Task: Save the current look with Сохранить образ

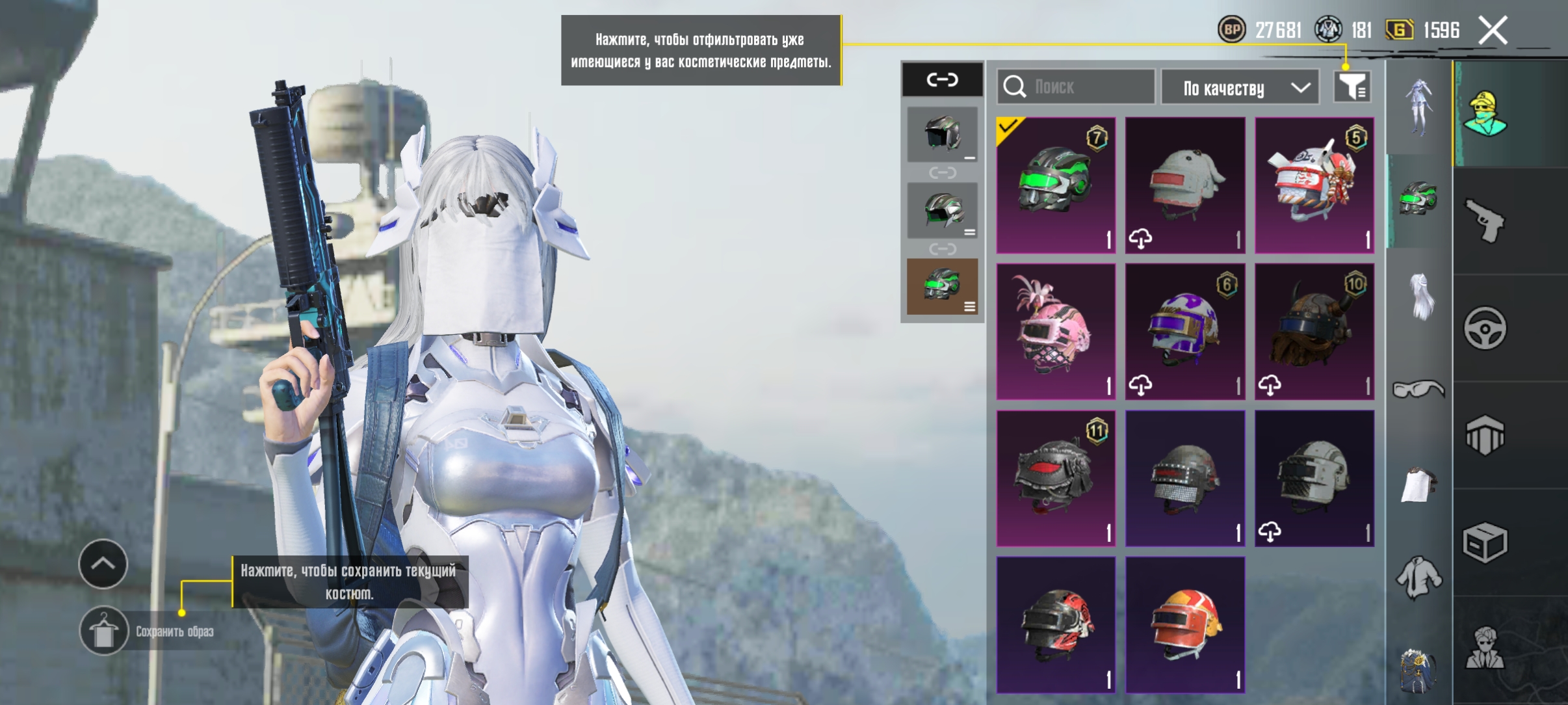Action: (104, 631)
